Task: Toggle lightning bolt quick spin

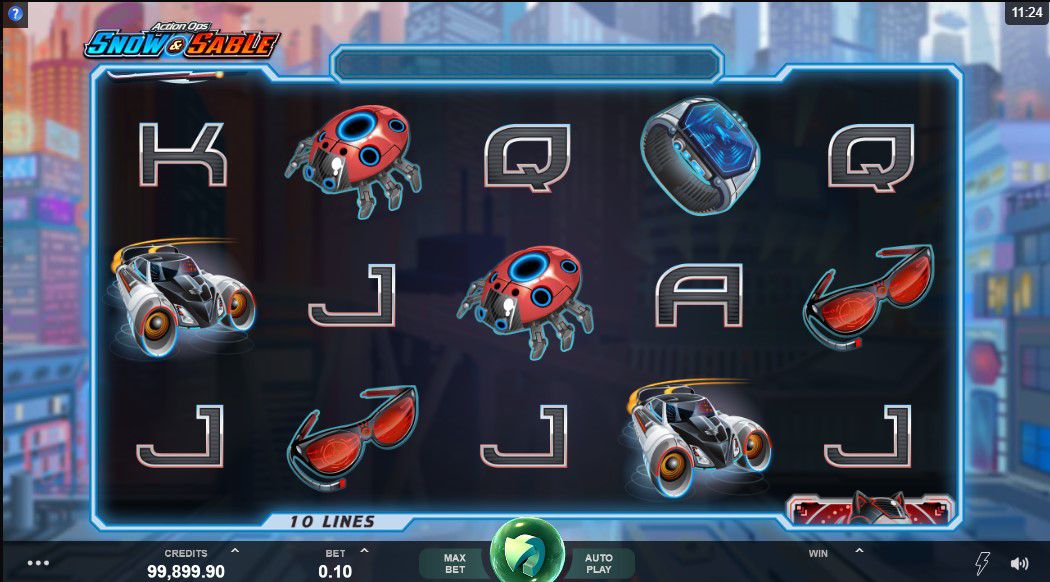Action: click(x=982, y=563)
